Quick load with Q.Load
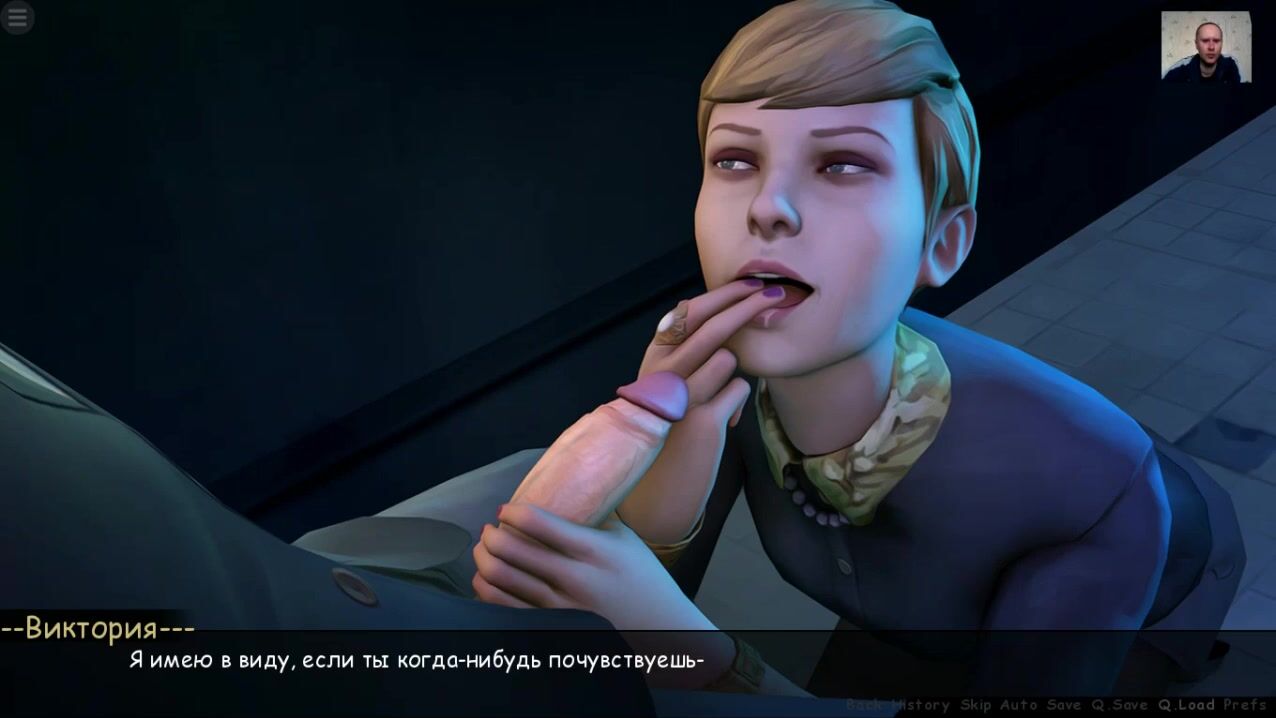The image size is (1276, 718). pos(1186,705)
